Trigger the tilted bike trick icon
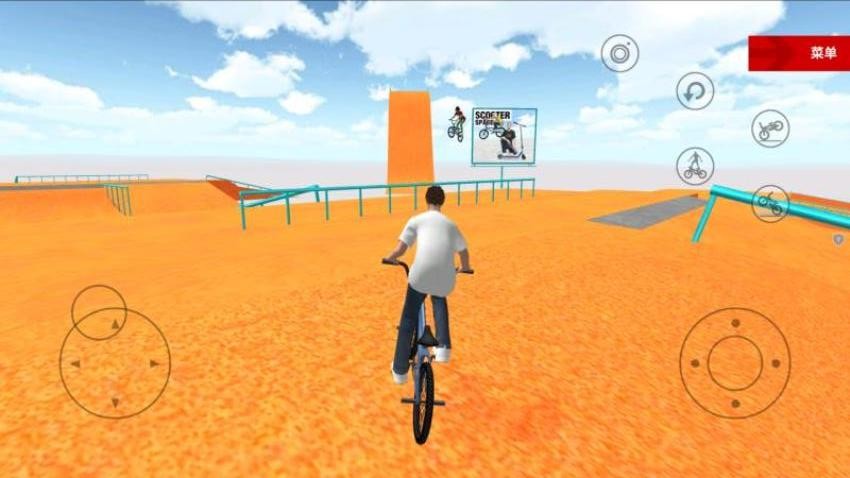 (769, 203)
